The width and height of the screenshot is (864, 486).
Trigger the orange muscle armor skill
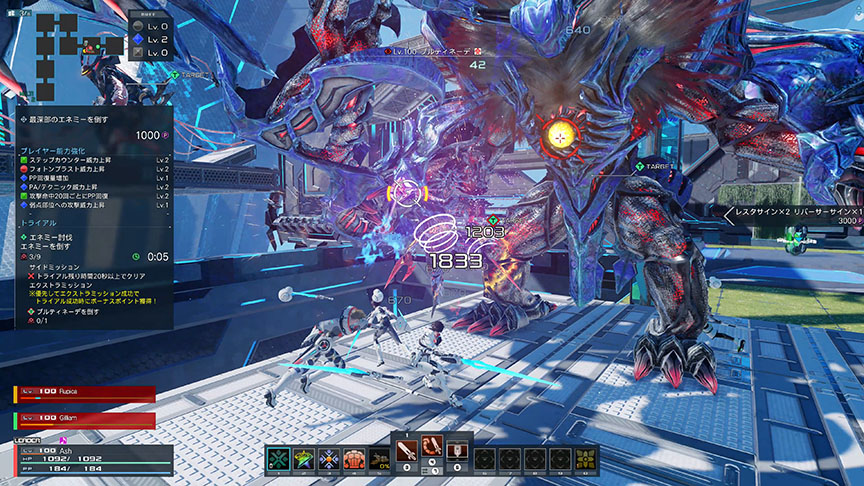[355, 459]
